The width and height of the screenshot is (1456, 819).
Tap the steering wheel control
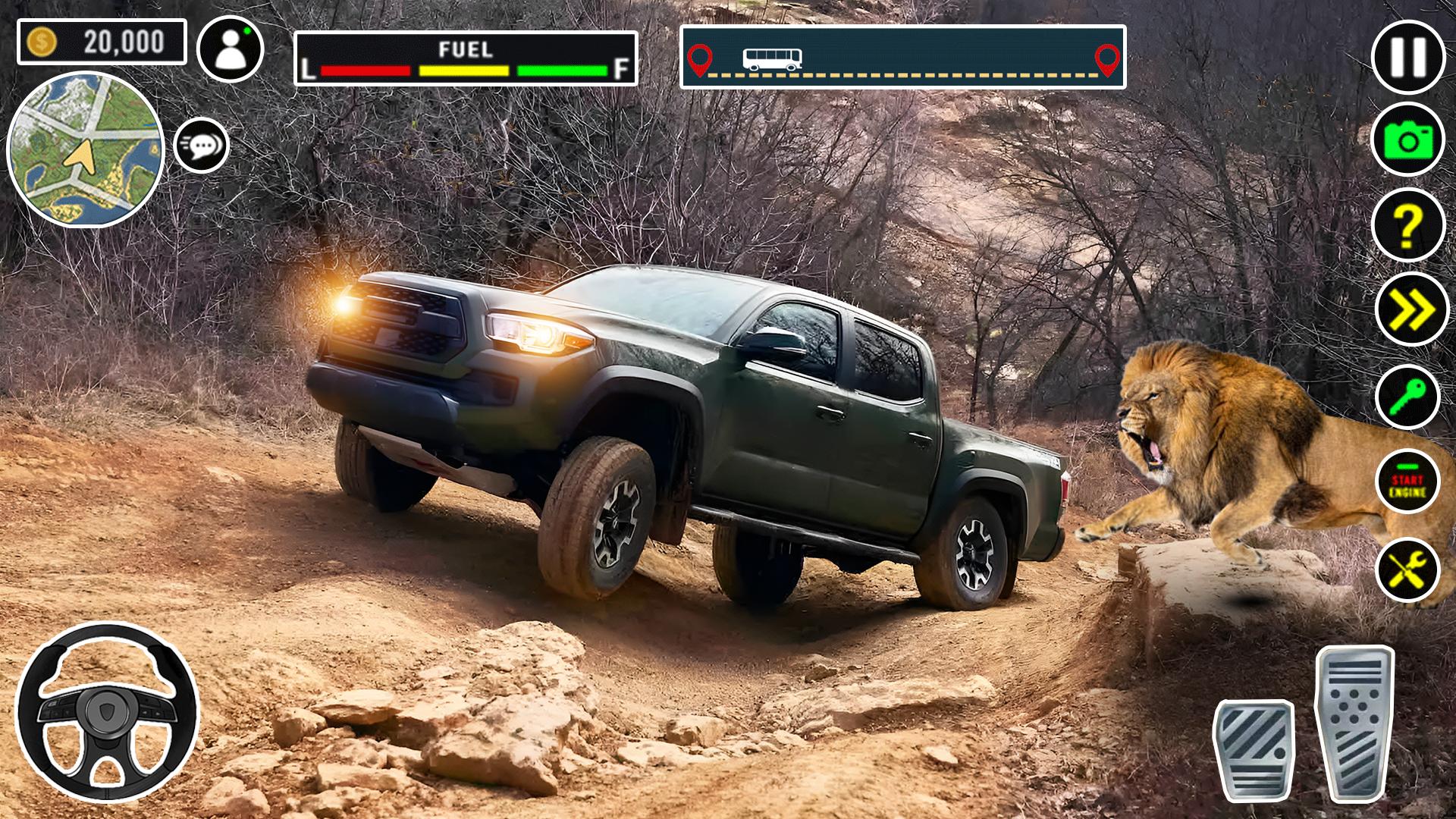107,713
